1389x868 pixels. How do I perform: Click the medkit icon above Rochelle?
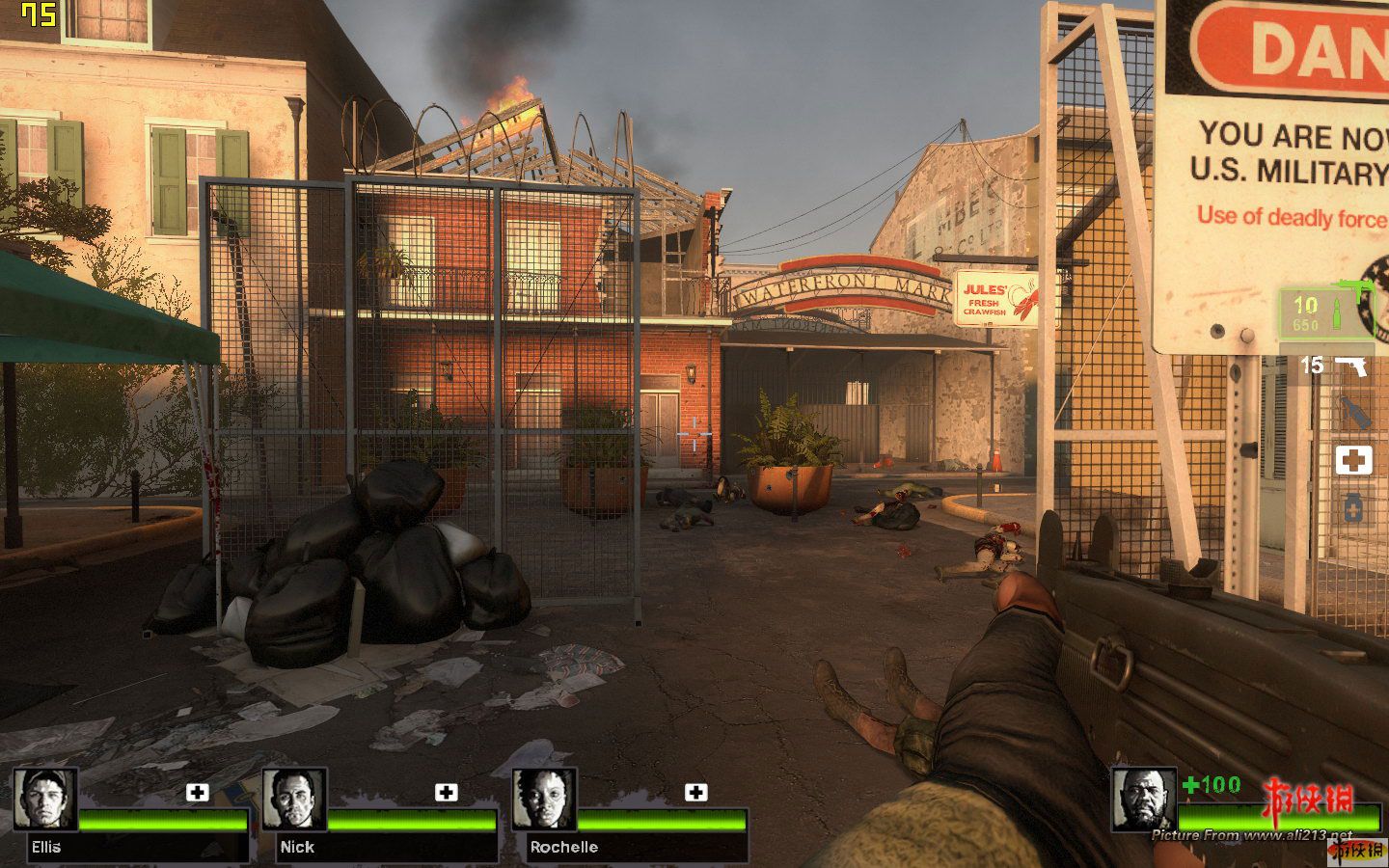click(x=695, y=793)
